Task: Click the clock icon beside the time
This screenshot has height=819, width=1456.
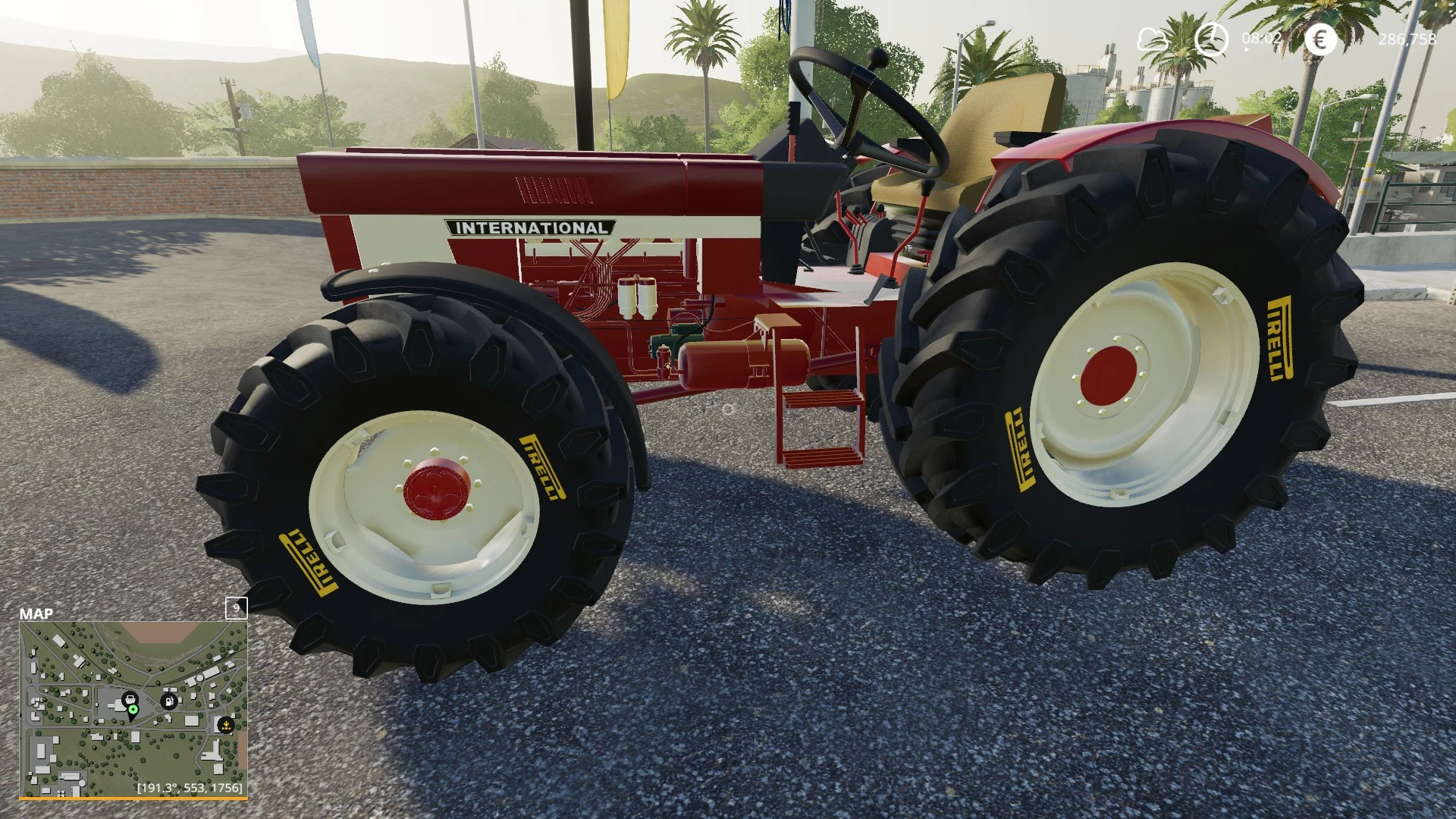Action: click(x=1211, y=39)
